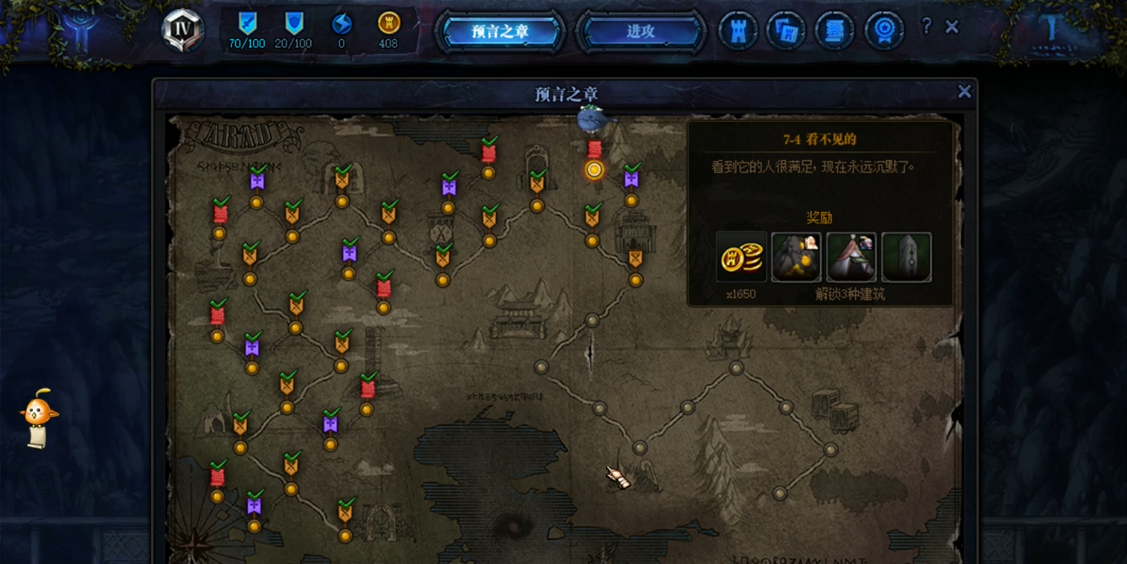Close the 预言之章 map window
Image resolution: width=1127 pixels, height=564 pixels.
coord(964,92)
